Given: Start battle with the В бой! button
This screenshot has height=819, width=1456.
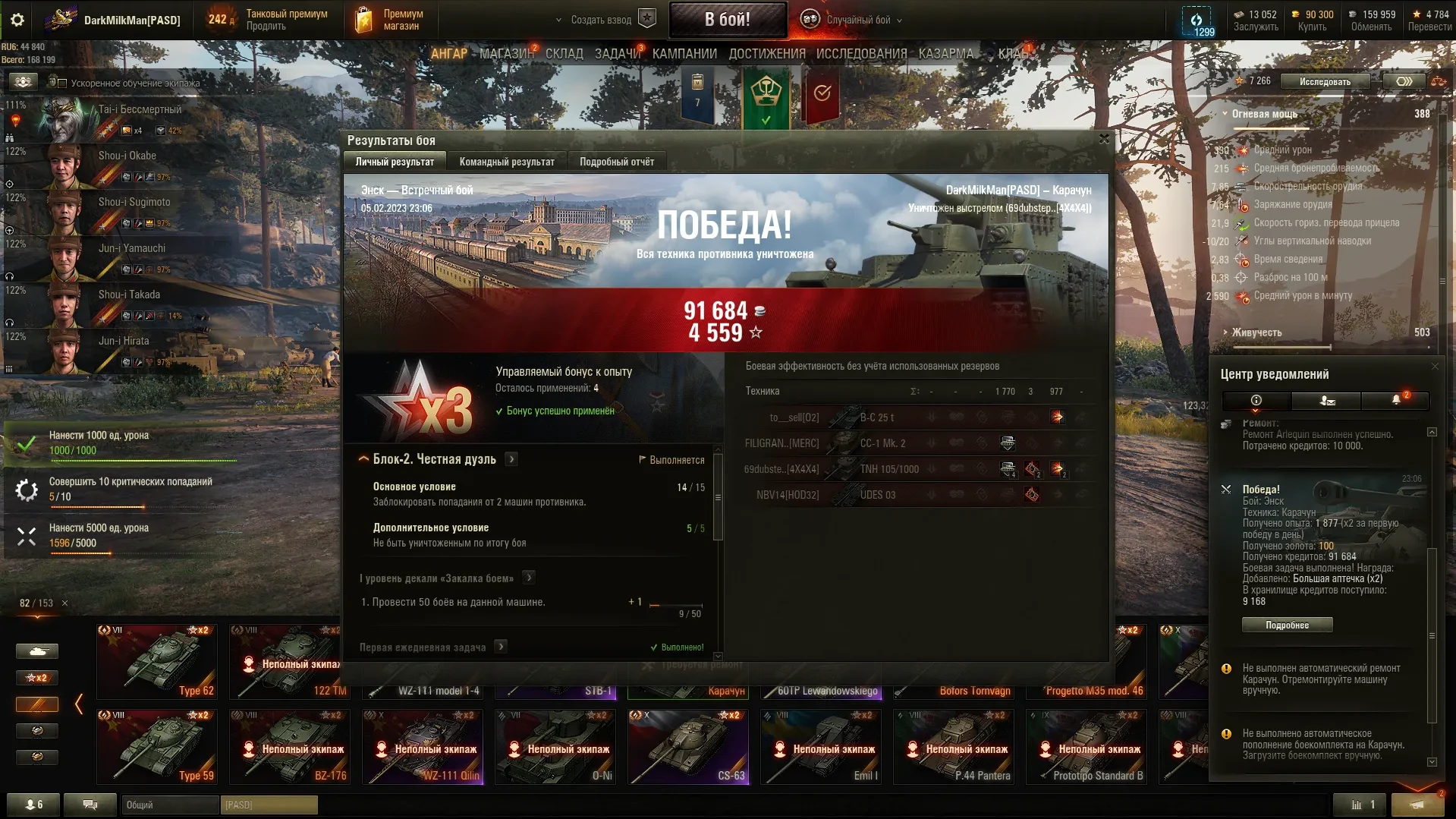Looking at the screenshot, I should pos(727,20).
